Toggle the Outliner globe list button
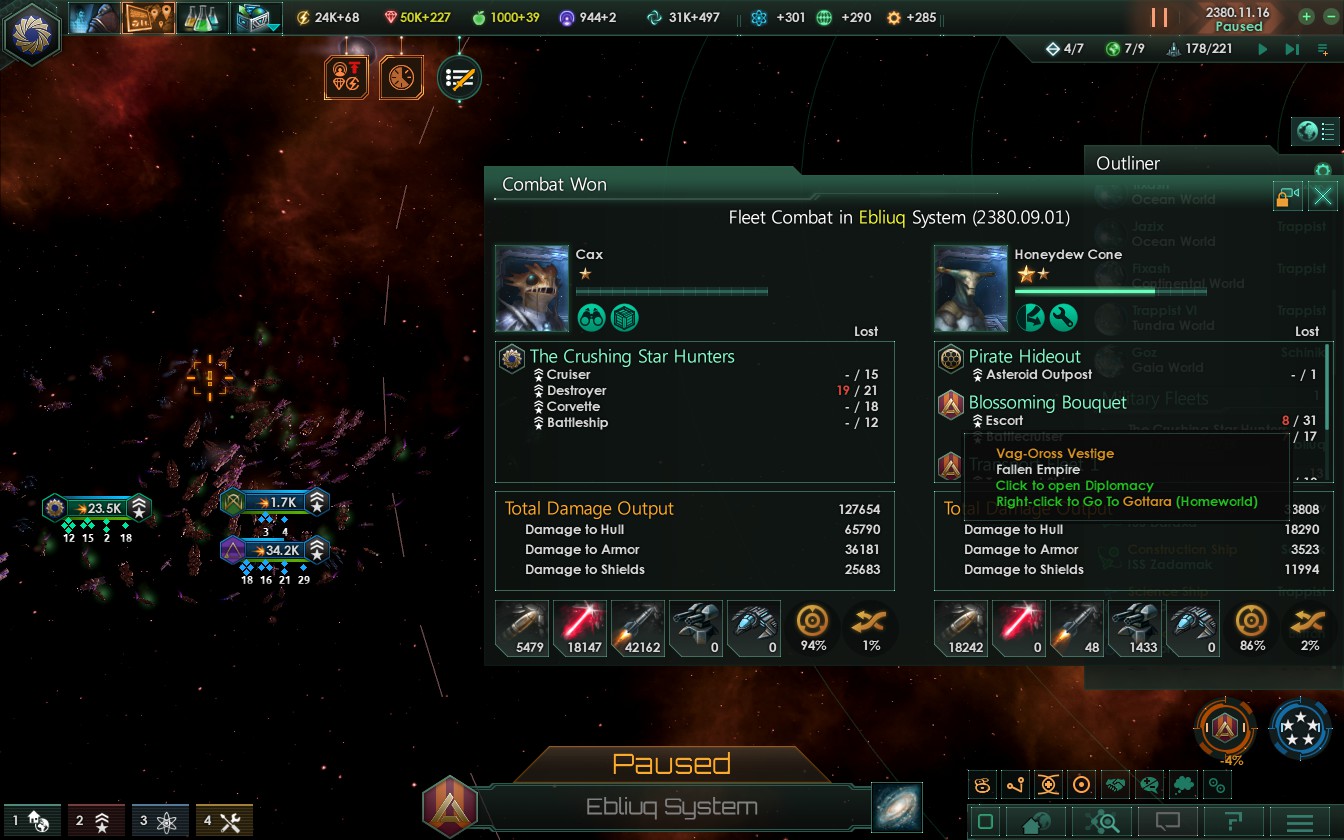Image resolution: width=1344 pixels, height=840 pixels. (x=1316, y=131)
